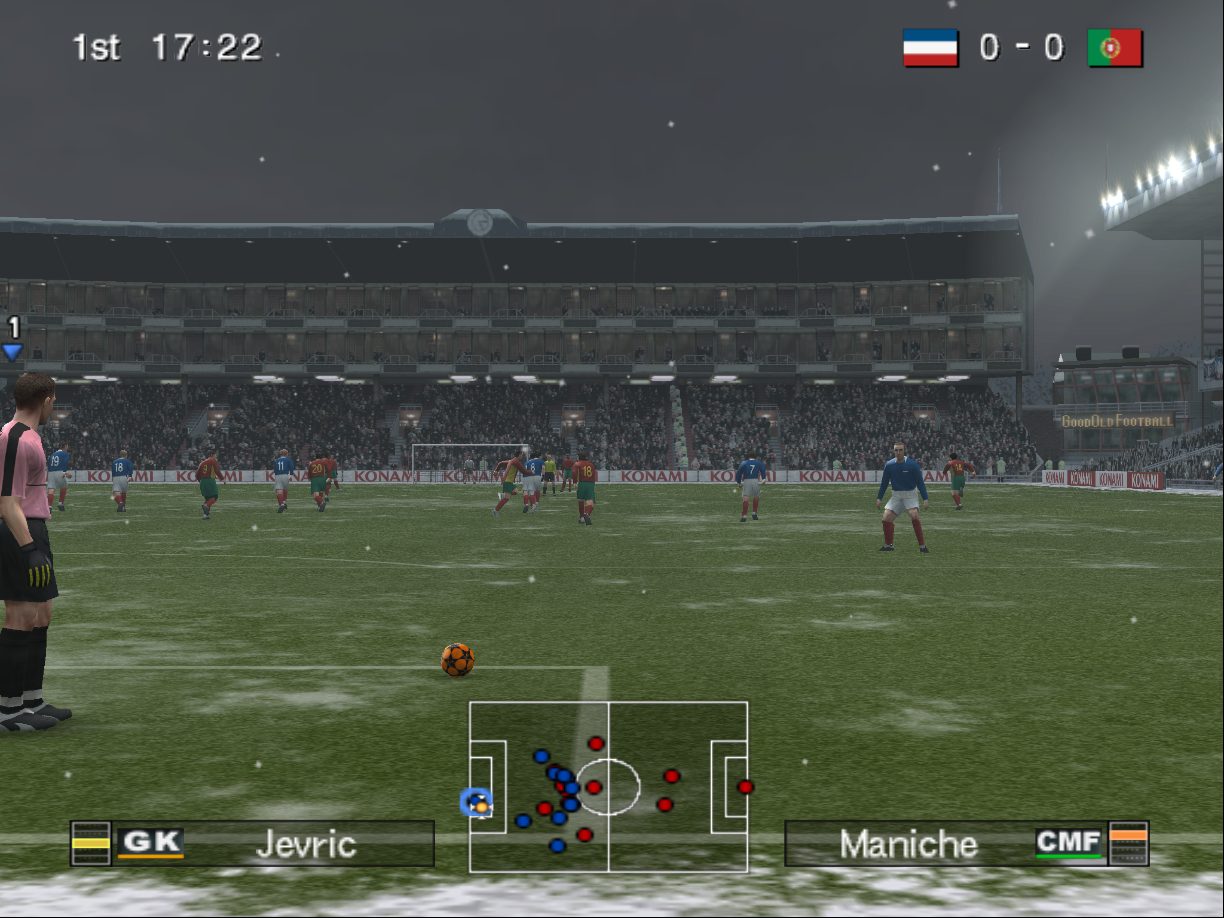Click the CMF position badge
Screen dimensions: 1224x918
(x=1068, y=843)
